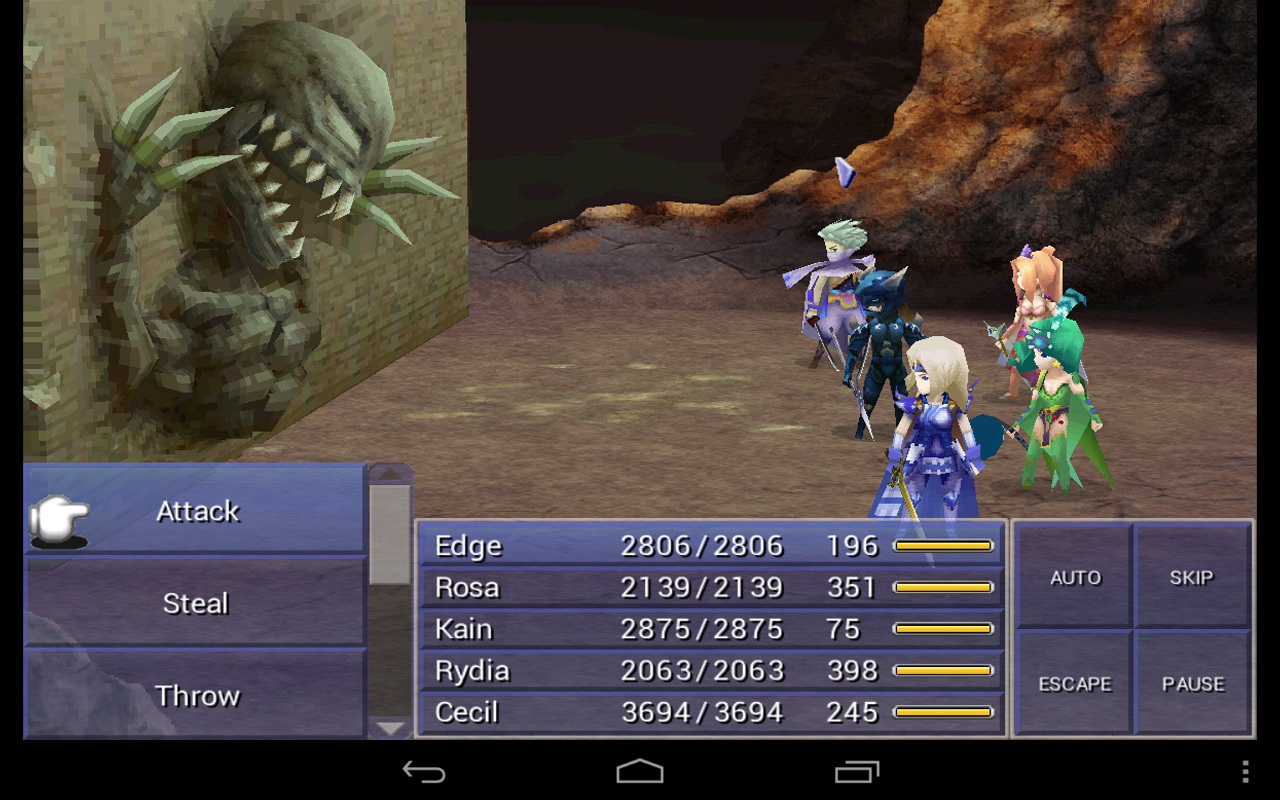Image resolution: width=1280 pixels, height=800 pixels.
Task: Activate ESCAPE to flee the battle
Action: 1075,684
